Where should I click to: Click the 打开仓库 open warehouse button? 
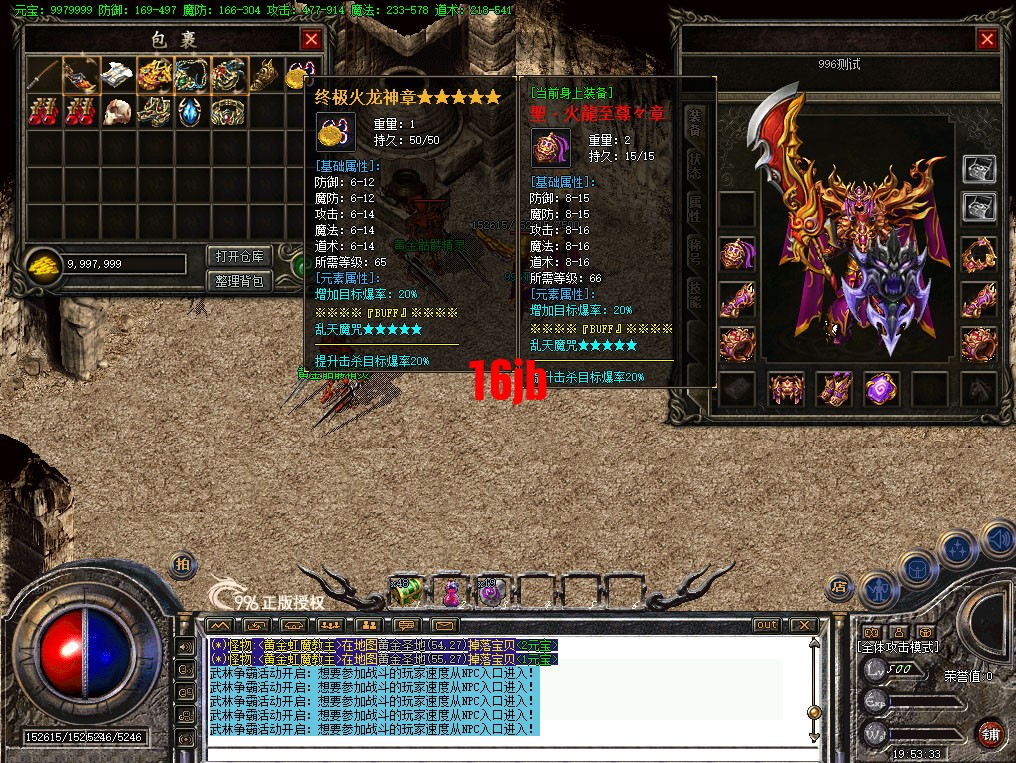pos(238,256)
